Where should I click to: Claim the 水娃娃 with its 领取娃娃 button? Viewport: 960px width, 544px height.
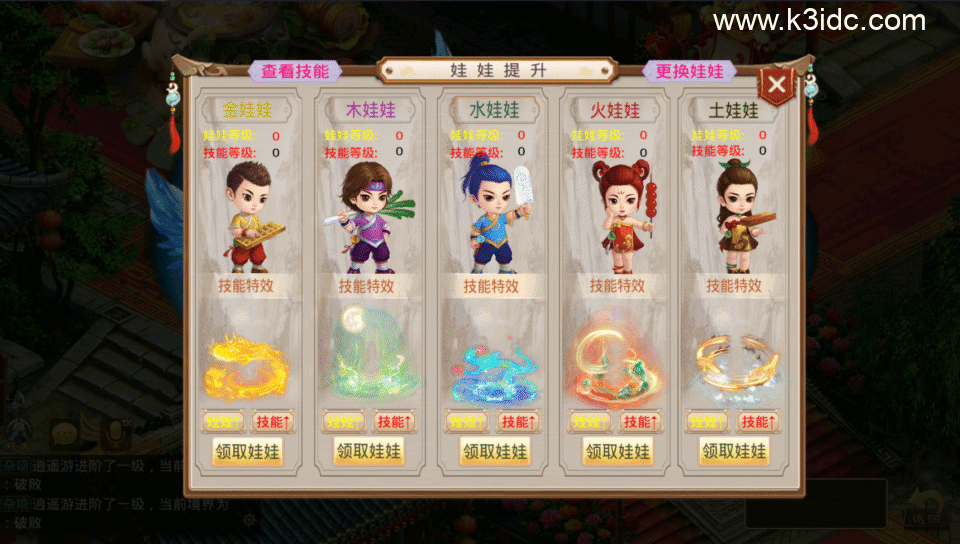coord(494,451)
